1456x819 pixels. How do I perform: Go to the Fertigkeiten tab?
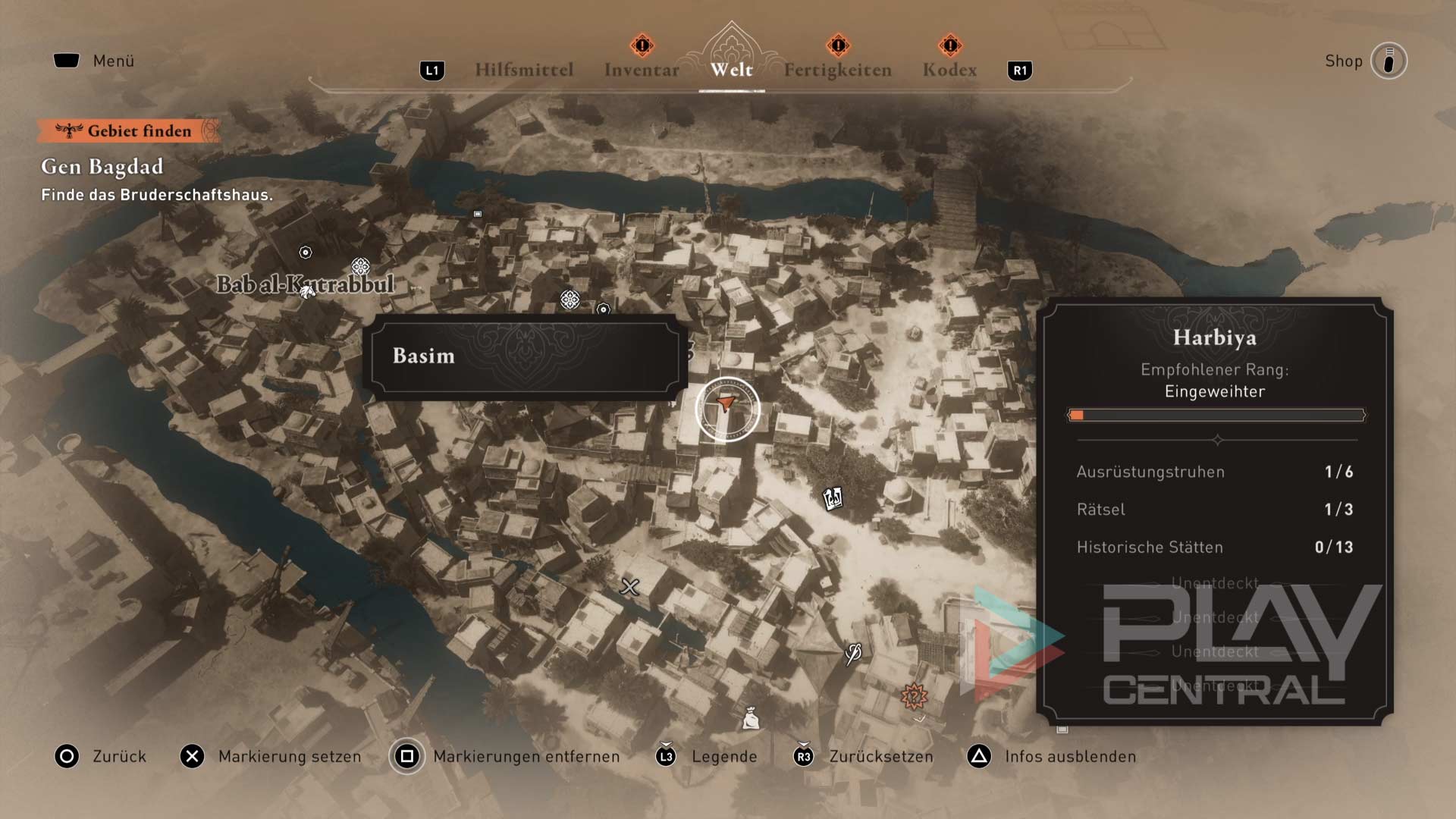[x=837, y=70]
